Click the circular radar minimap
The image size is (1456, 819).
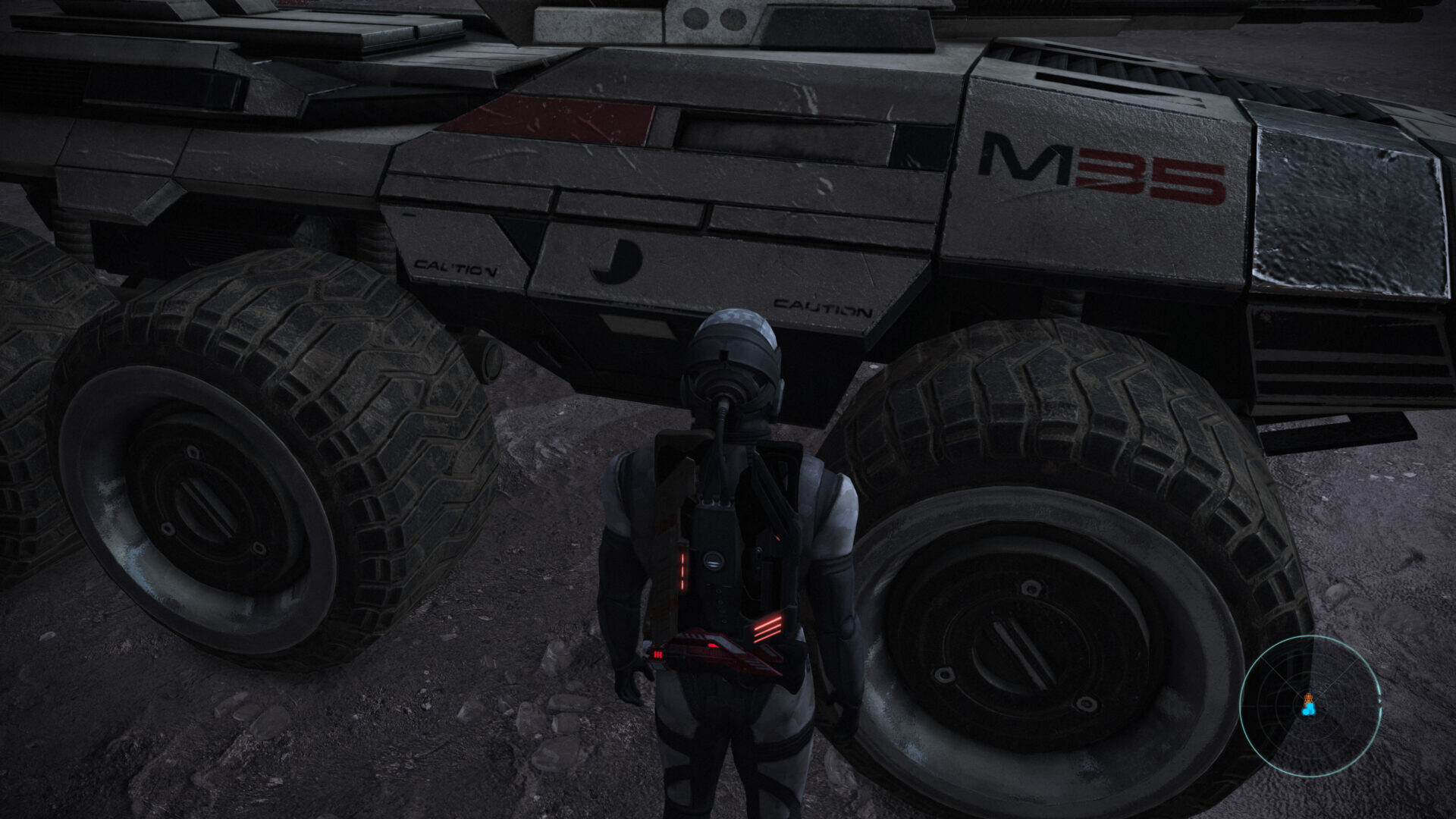1310,705
